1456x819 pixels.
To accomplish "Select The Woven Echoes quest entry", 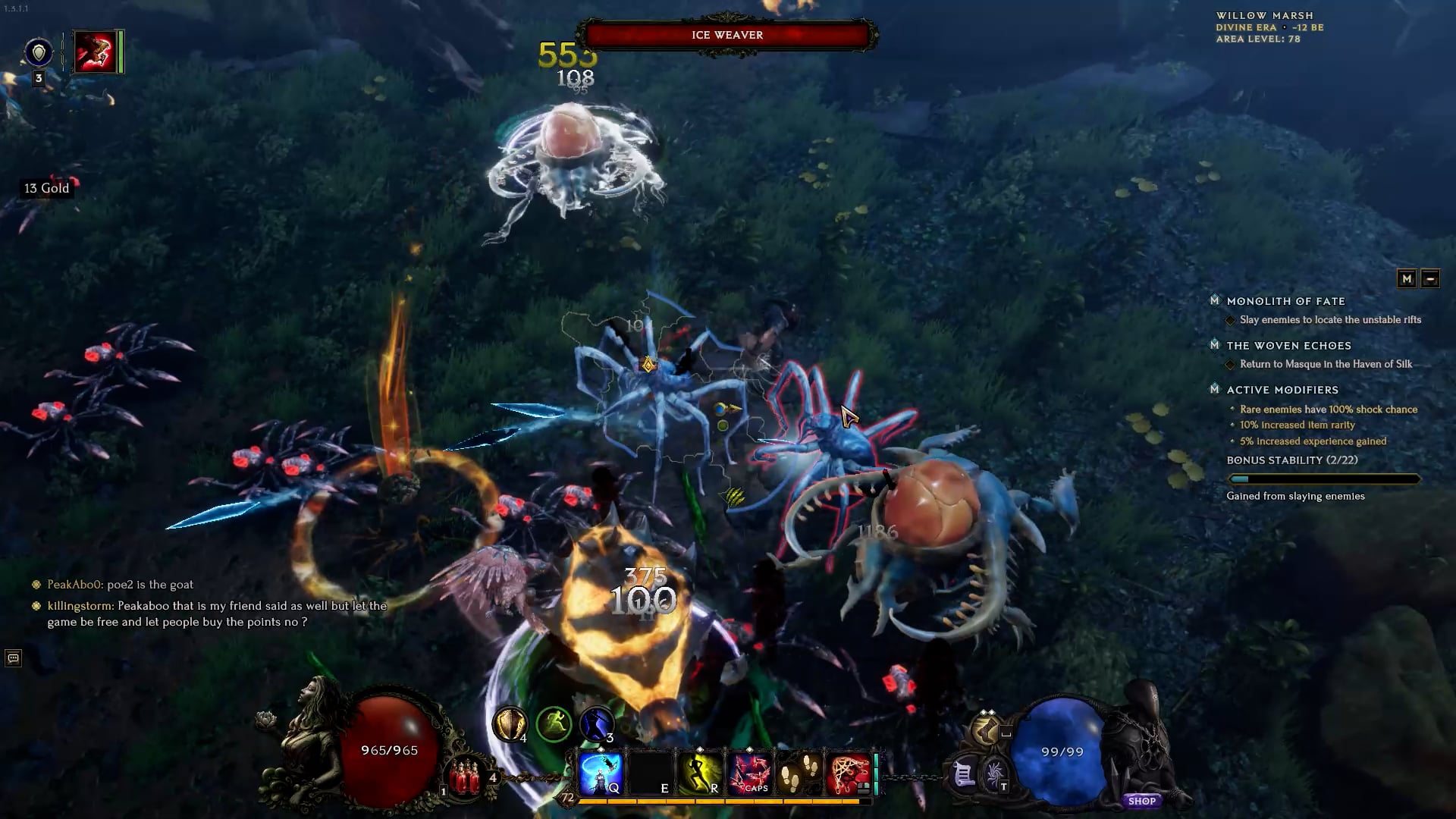I will [x=1288, y=346].
